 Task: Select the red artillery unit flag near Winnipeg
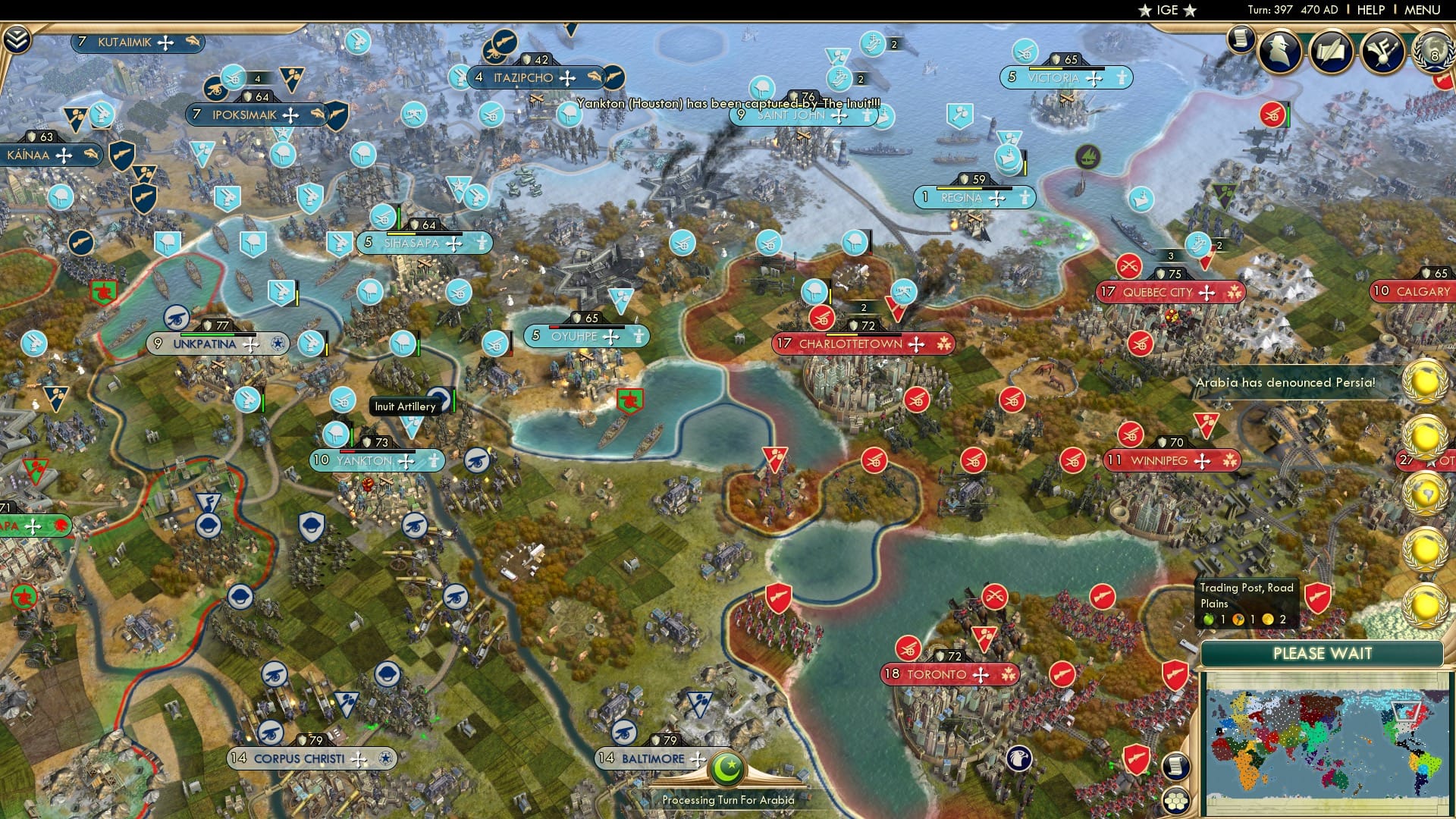(x=1130, y=435)
